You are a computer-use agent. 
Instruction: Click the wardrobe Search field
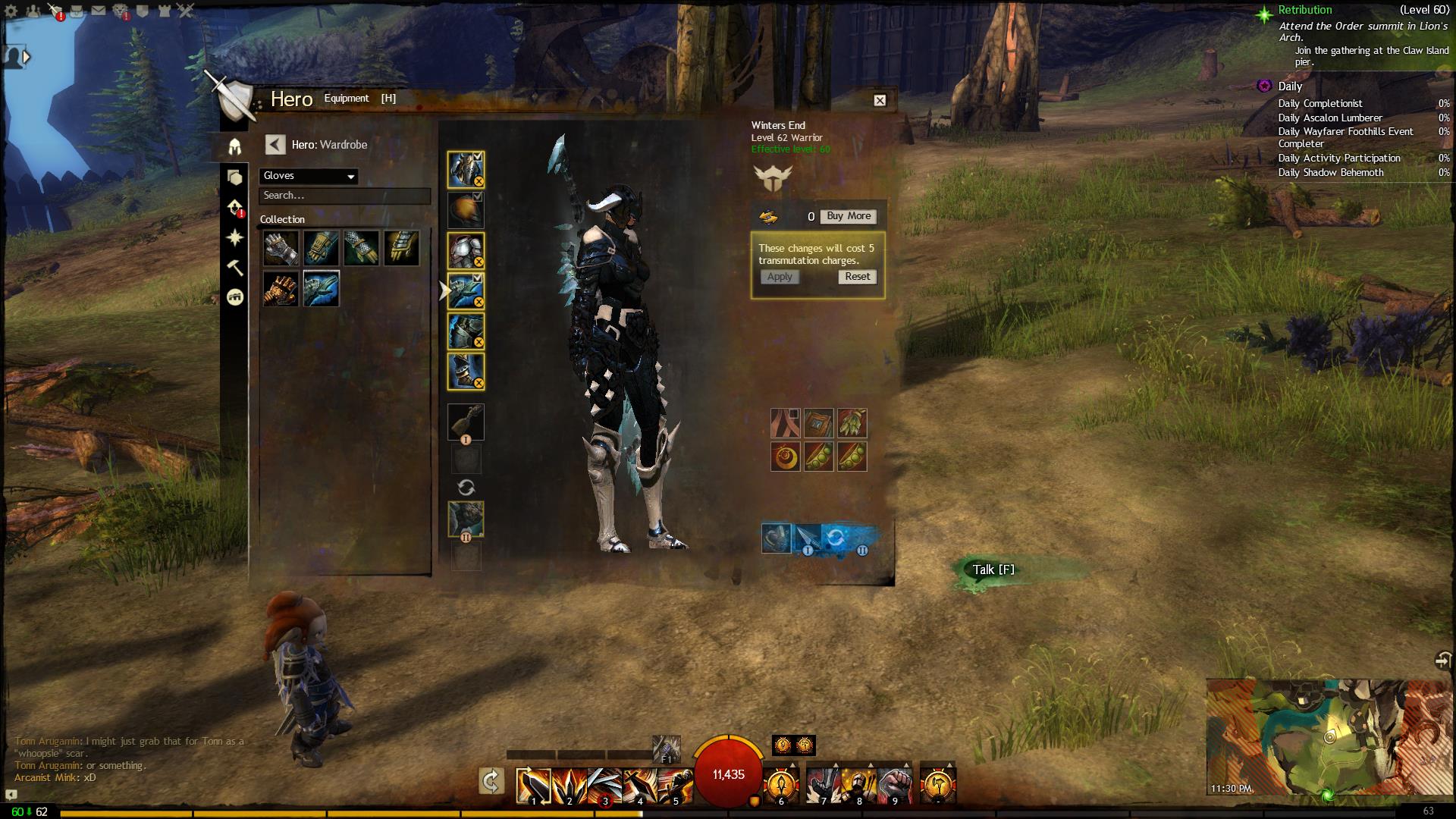[344, 196]
